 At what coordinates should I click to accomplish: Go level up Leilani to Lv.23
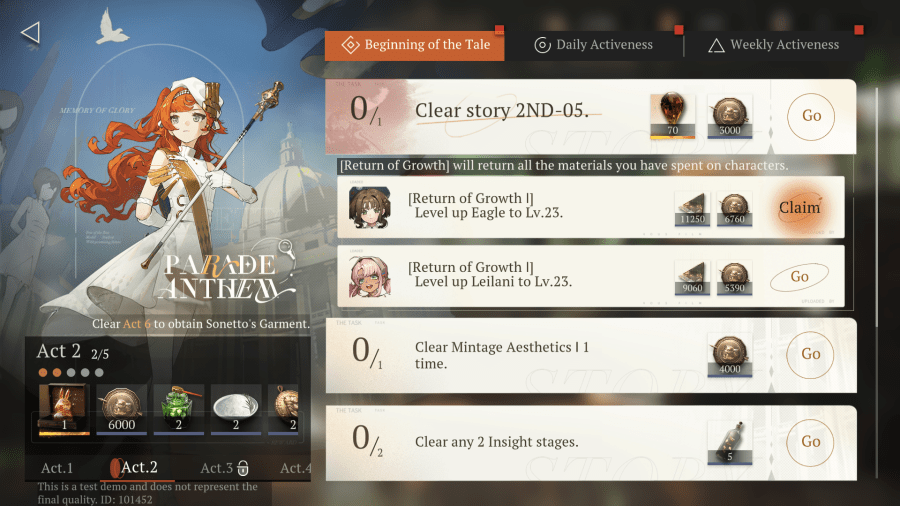(799, 276)
